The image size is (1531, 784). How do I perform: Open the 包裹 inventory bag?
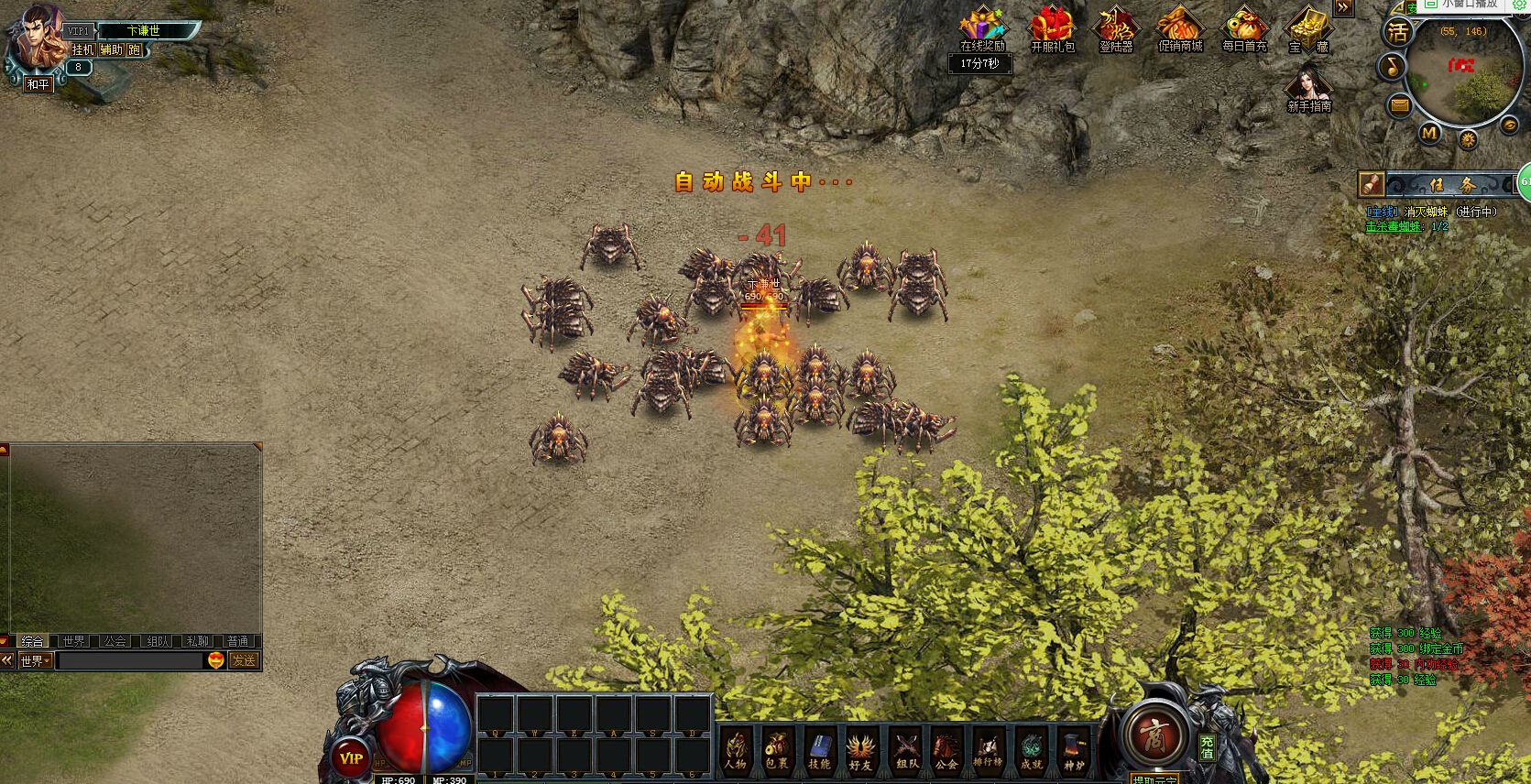[x=777, y=749]
